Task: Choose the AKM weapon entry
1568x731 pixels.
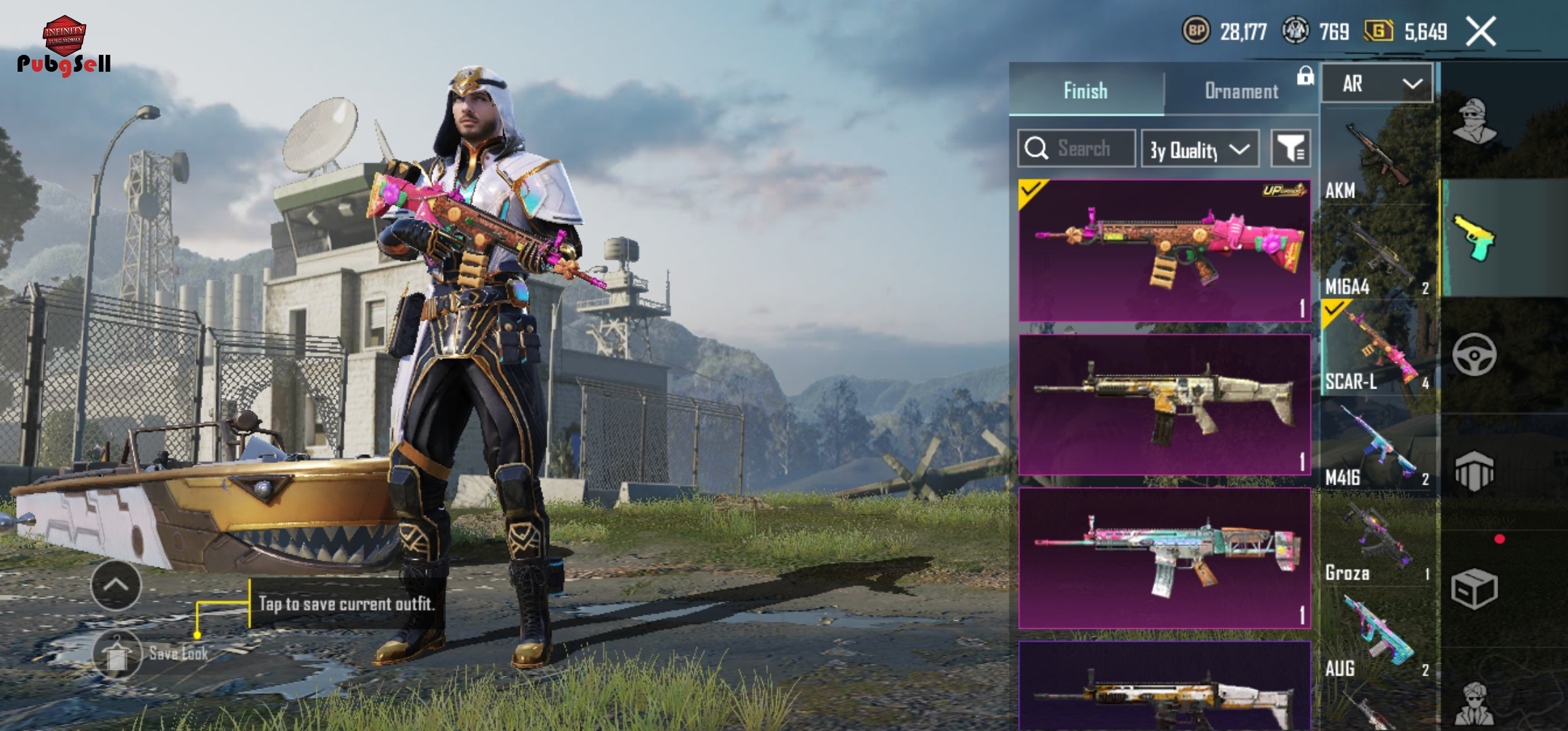Action: pyautogui.click(x=1377, y=159)
